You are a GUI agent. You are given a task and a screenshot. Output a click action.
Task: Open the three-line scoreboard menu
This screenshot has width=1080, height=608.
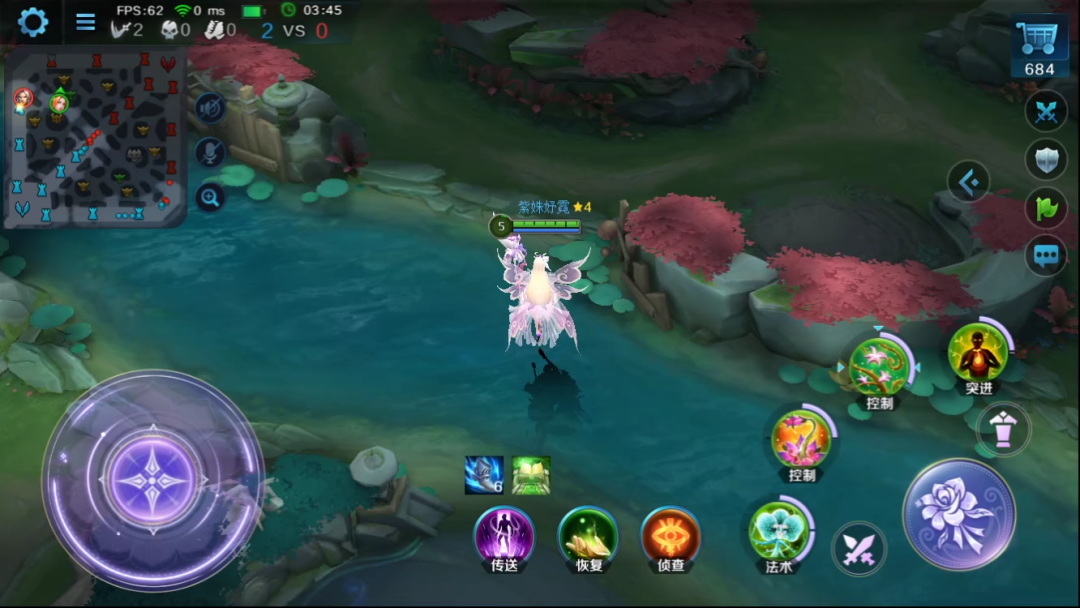tap(86, 22)
